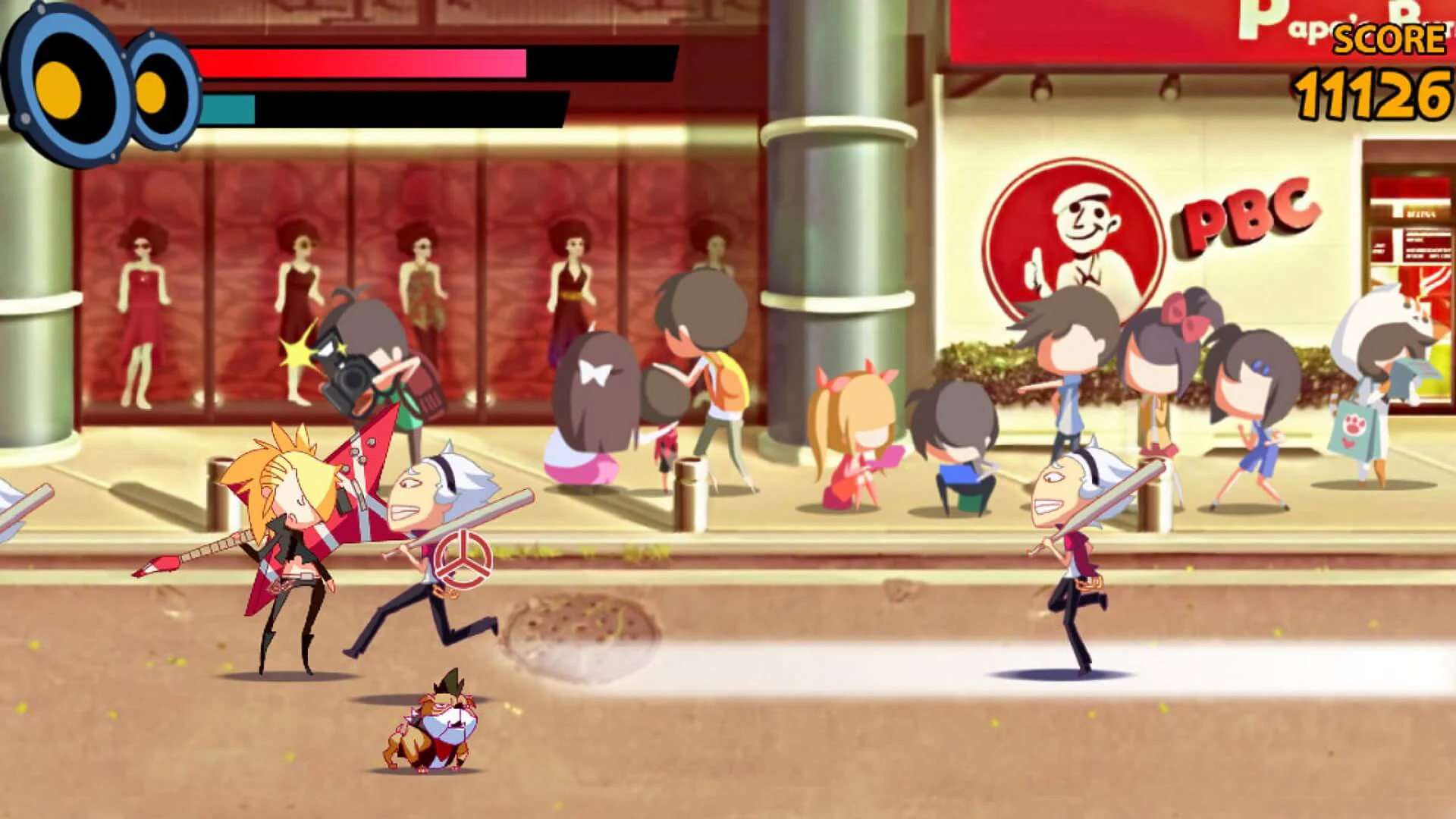This screenshot has width=1456, height=819.
Task: Click the white bow on the seated girl
Action: point(595,372)
